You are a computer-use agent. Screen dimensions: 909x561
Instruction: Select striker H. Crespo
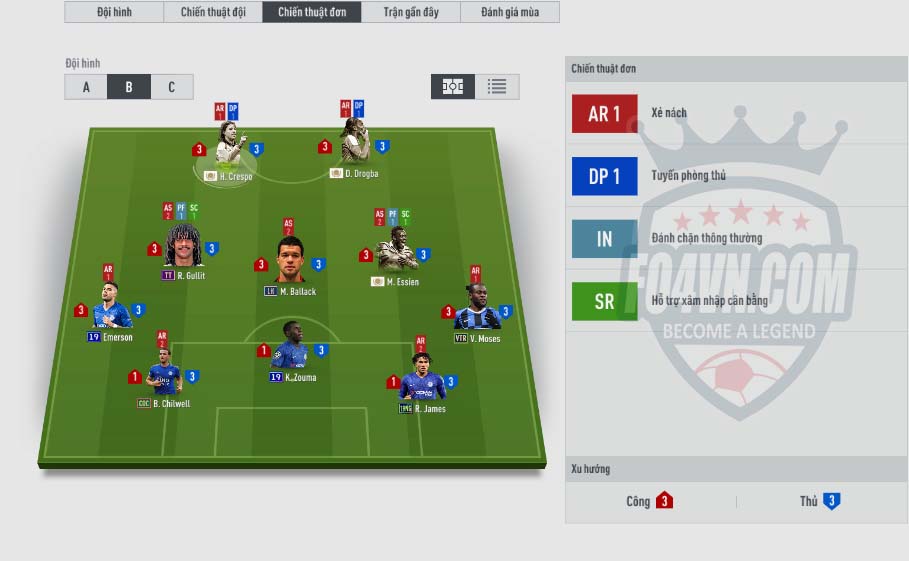point(231,146)
